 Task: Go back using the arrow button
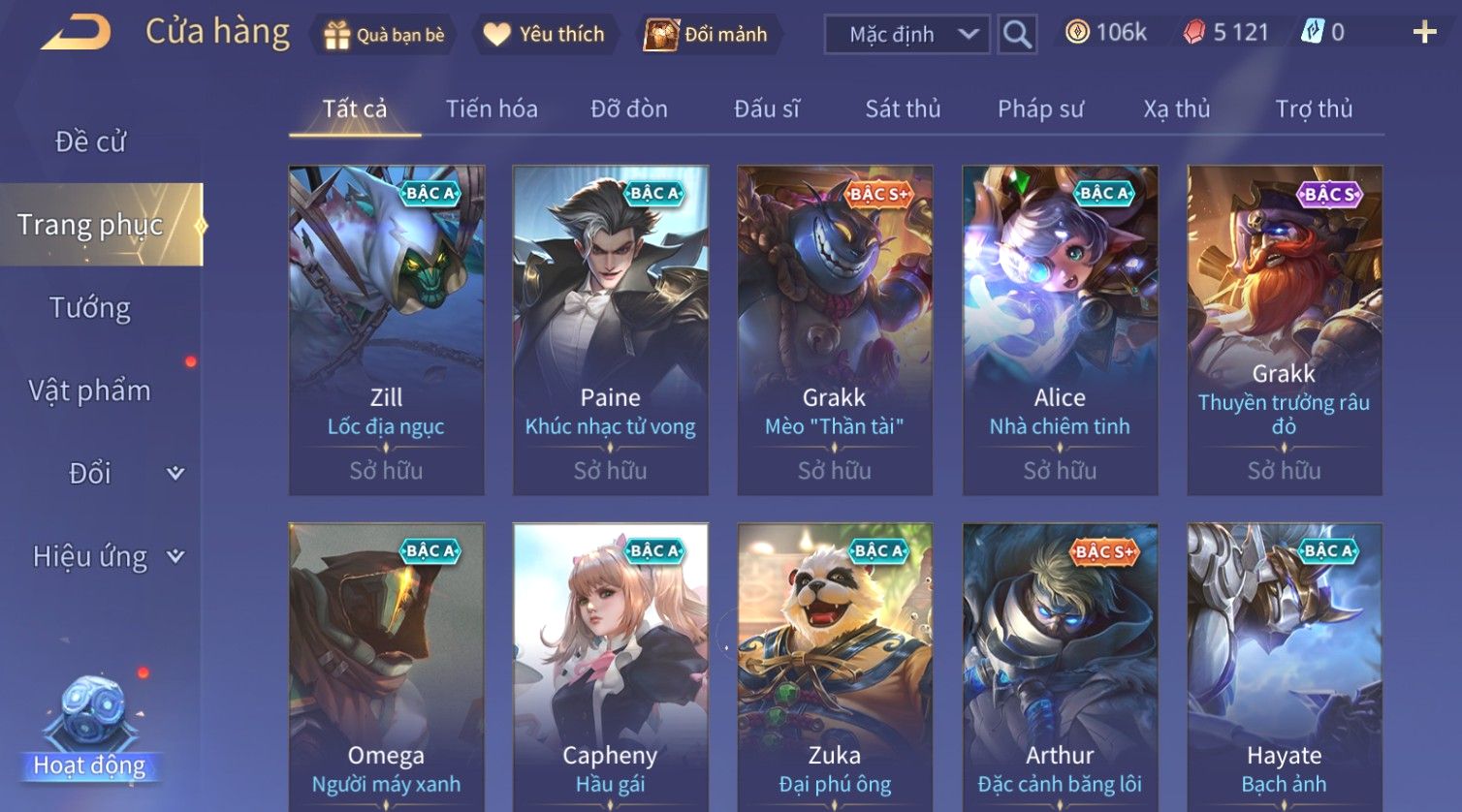pos(76,34)
